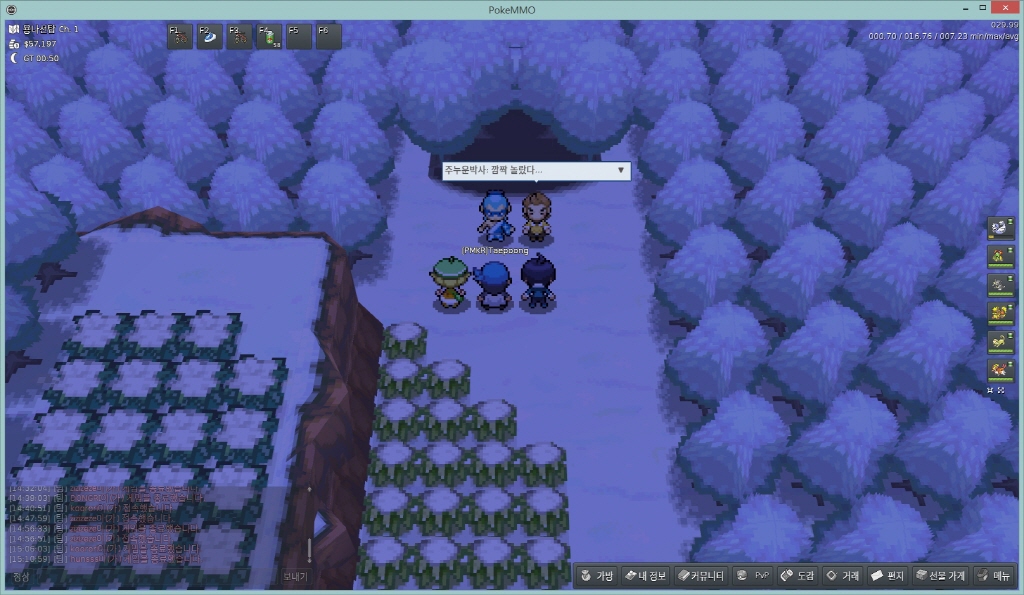Use the F1 bicycle hotkey slot
Image resolution: width=1024 pixels, height=595 pixels.
[180, 37]
